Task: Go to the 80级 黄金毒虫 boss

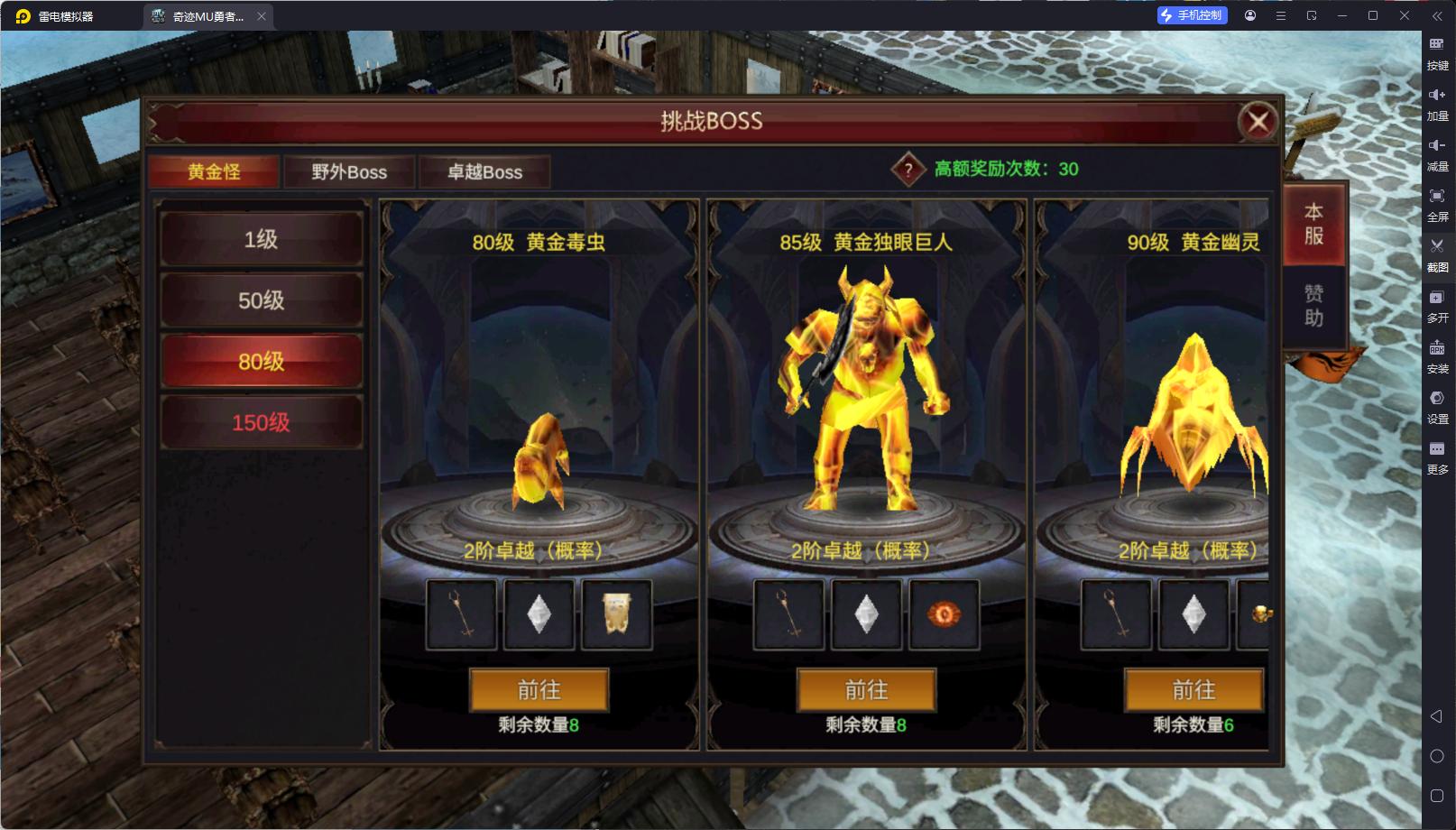Action: (539, 690)
